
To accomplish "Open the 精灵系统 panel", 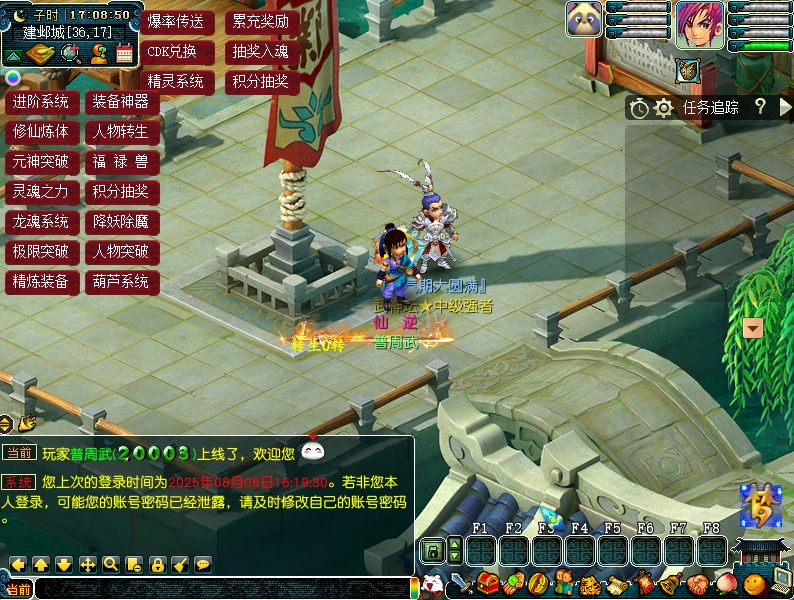I will point(176,81).
